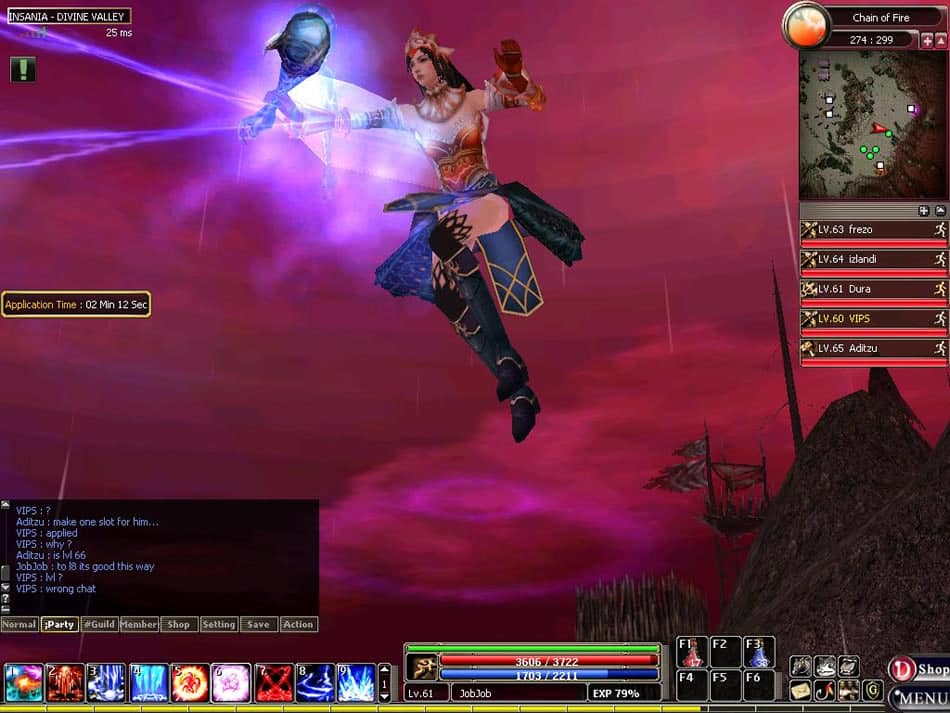Image resolution: width=950 pixels, height=713 pixels.
Task: Cast the flaming orb skill in slot 5
Action: [x=190, y=682]
